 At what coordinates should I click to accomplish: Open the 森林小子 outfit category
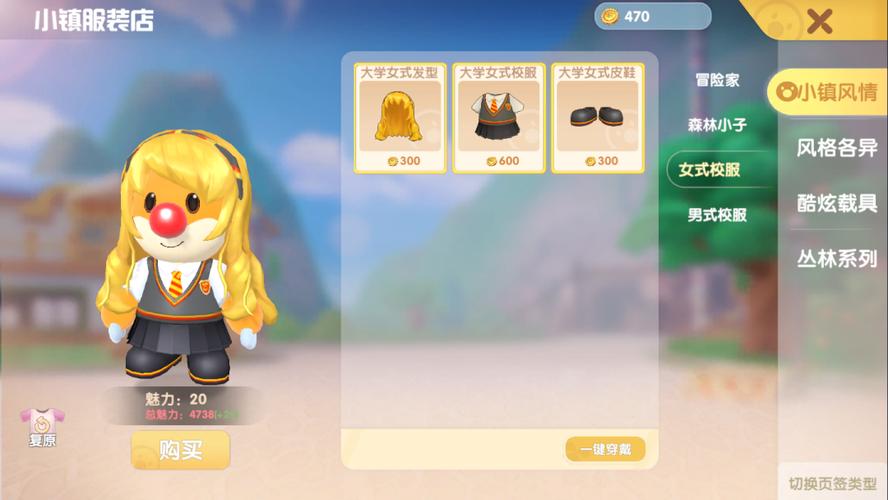717,125
